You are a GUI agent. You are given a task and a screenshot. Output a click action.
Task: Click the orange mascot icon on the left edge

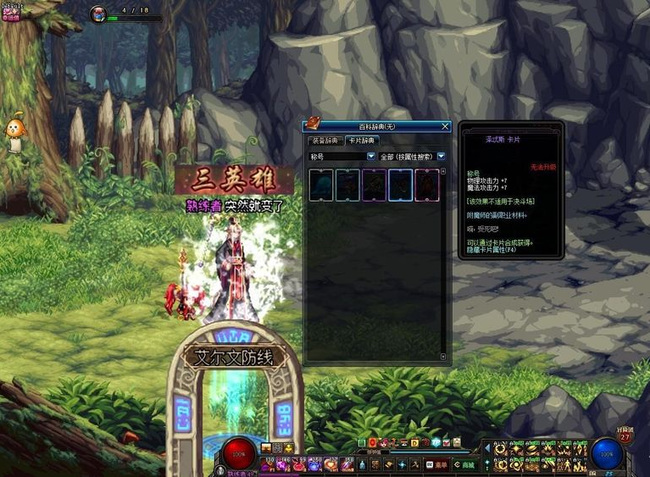coord(14,130)
